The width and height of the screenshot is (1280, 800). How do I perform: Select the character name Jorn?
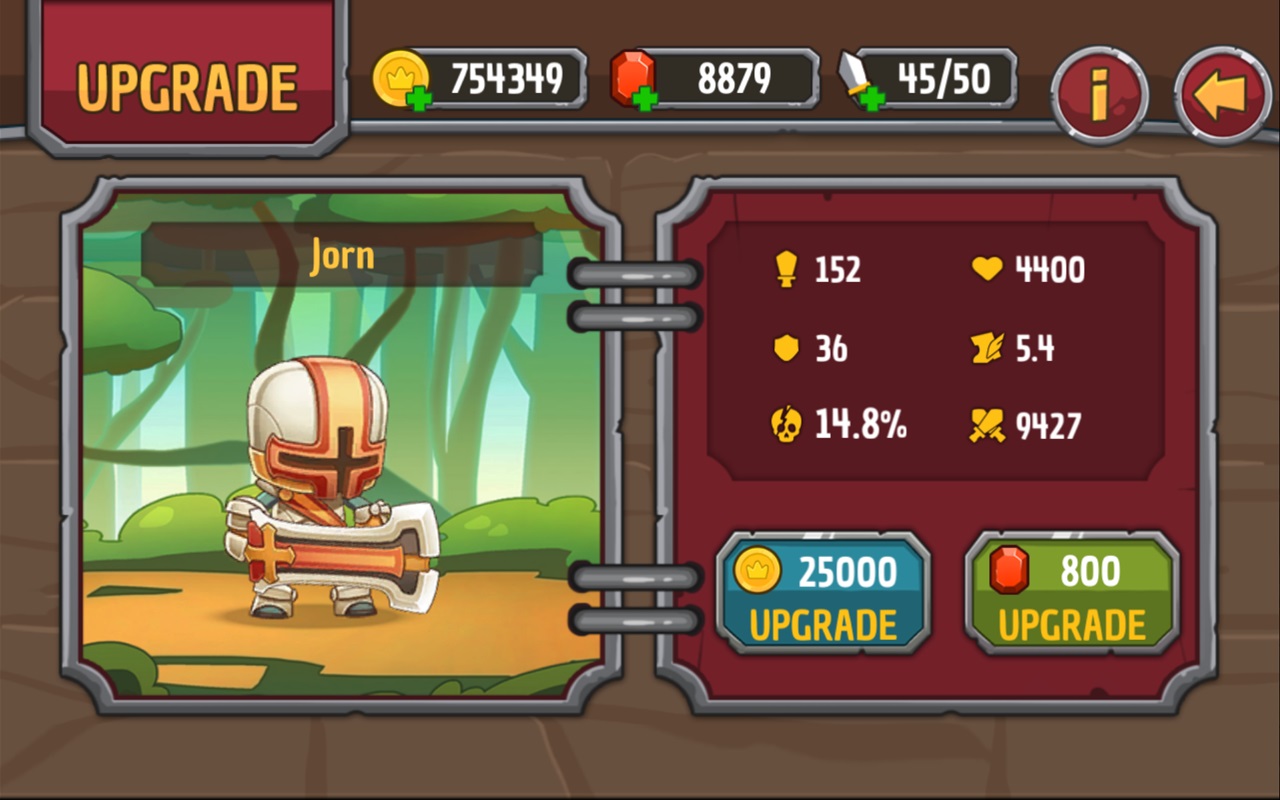pos(341,256)
